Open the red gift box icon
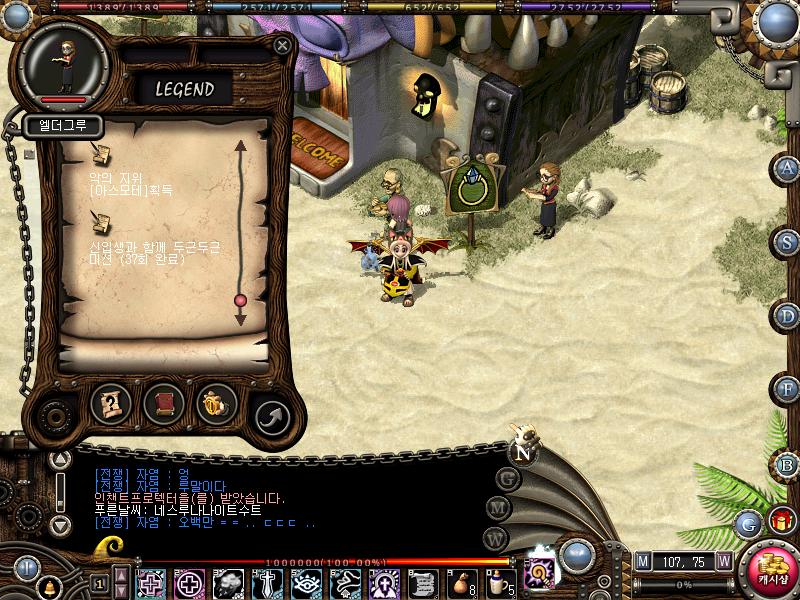 pos(780,521)
